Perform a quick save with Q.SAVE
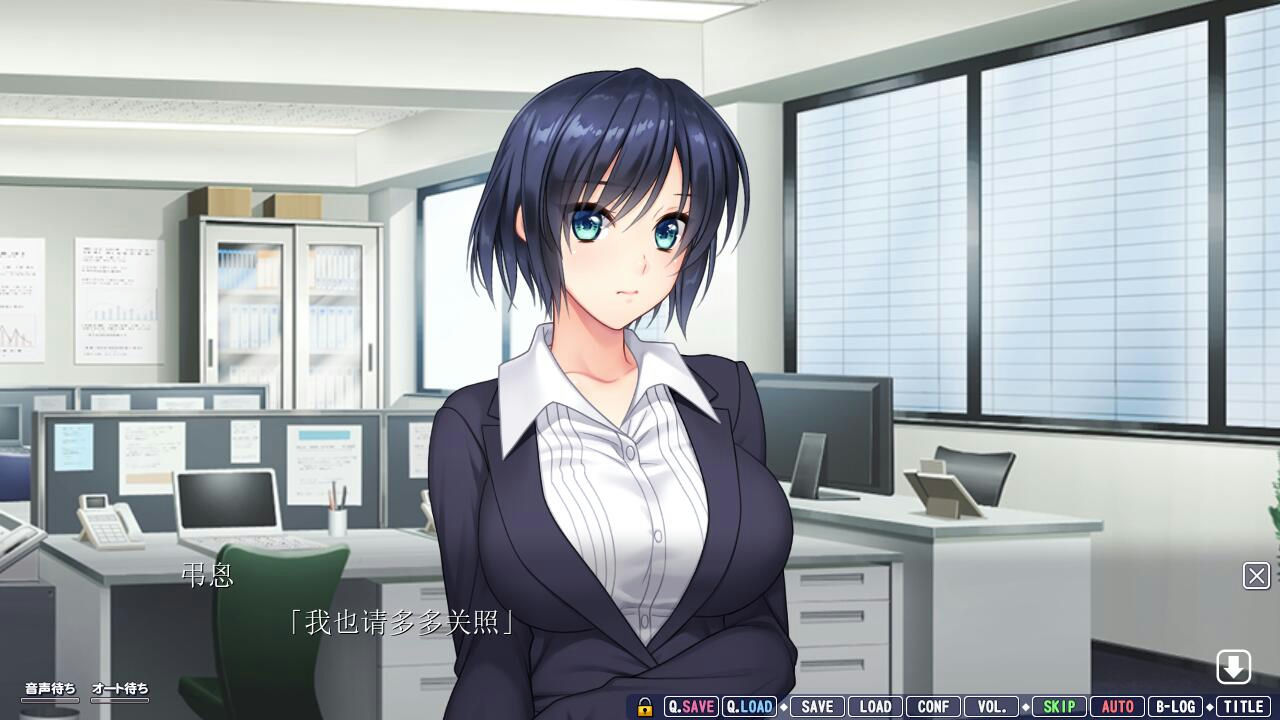This screenshot has width=1280, height=720. pos(691,706)
